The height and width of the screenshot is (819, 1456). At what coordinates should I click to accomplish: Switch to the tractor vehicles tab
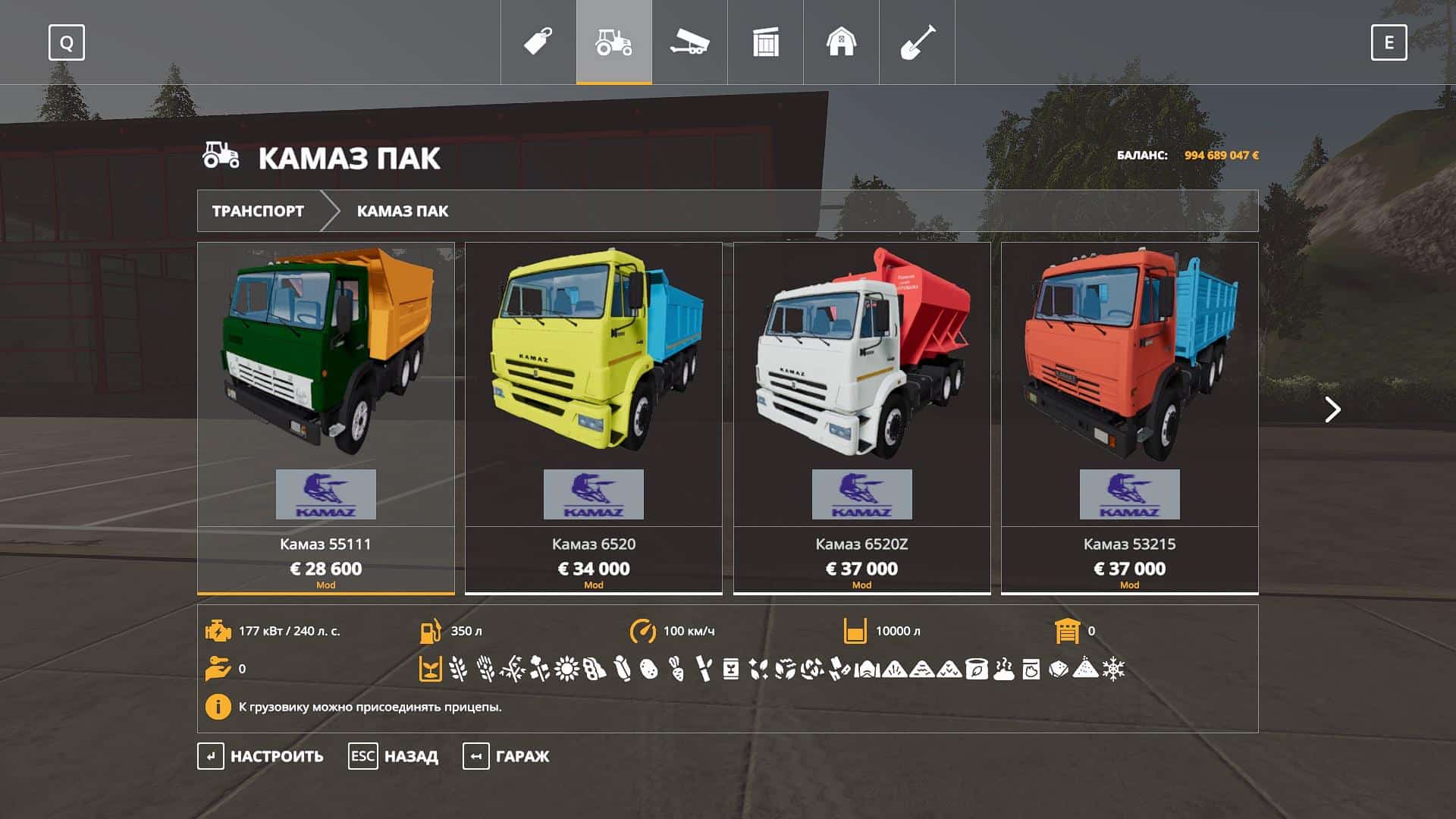coord(613,42)
